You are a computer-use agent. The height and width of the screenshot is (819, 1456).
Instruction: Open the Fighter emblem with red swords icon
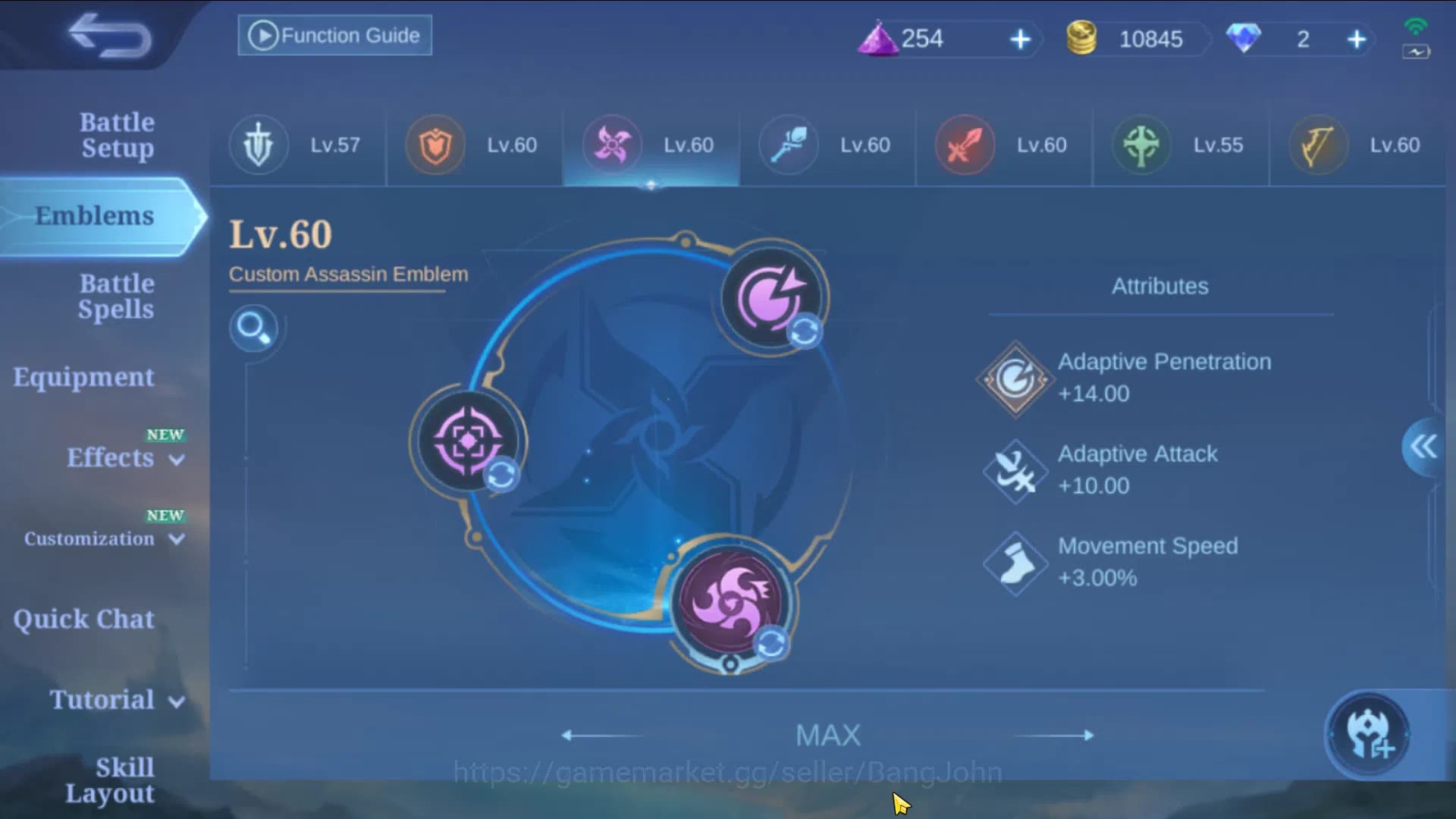pos(965,146)
